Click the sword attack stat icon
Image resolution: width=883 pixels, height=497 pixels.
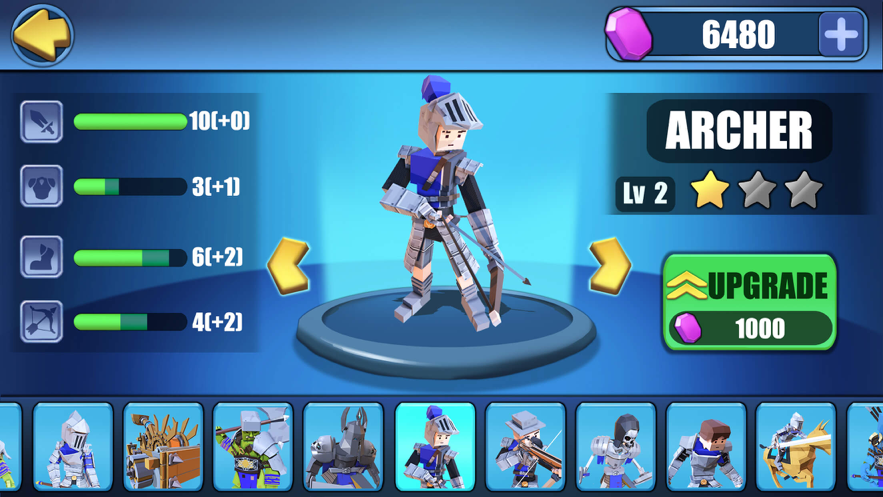click(42, 122)
